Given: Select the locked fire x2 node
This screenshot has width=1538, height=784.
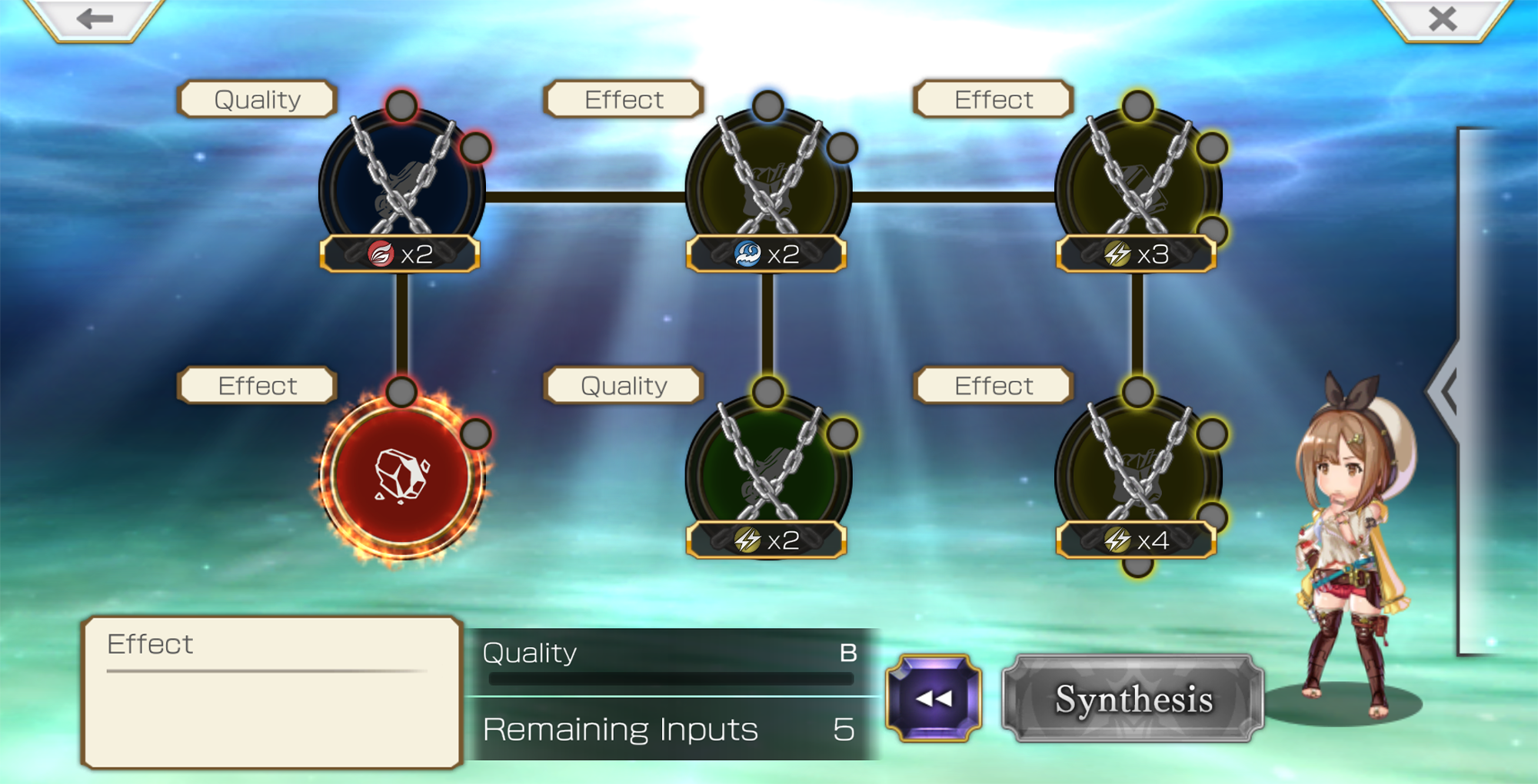Looking at the screenshot, I should (401, 189).
